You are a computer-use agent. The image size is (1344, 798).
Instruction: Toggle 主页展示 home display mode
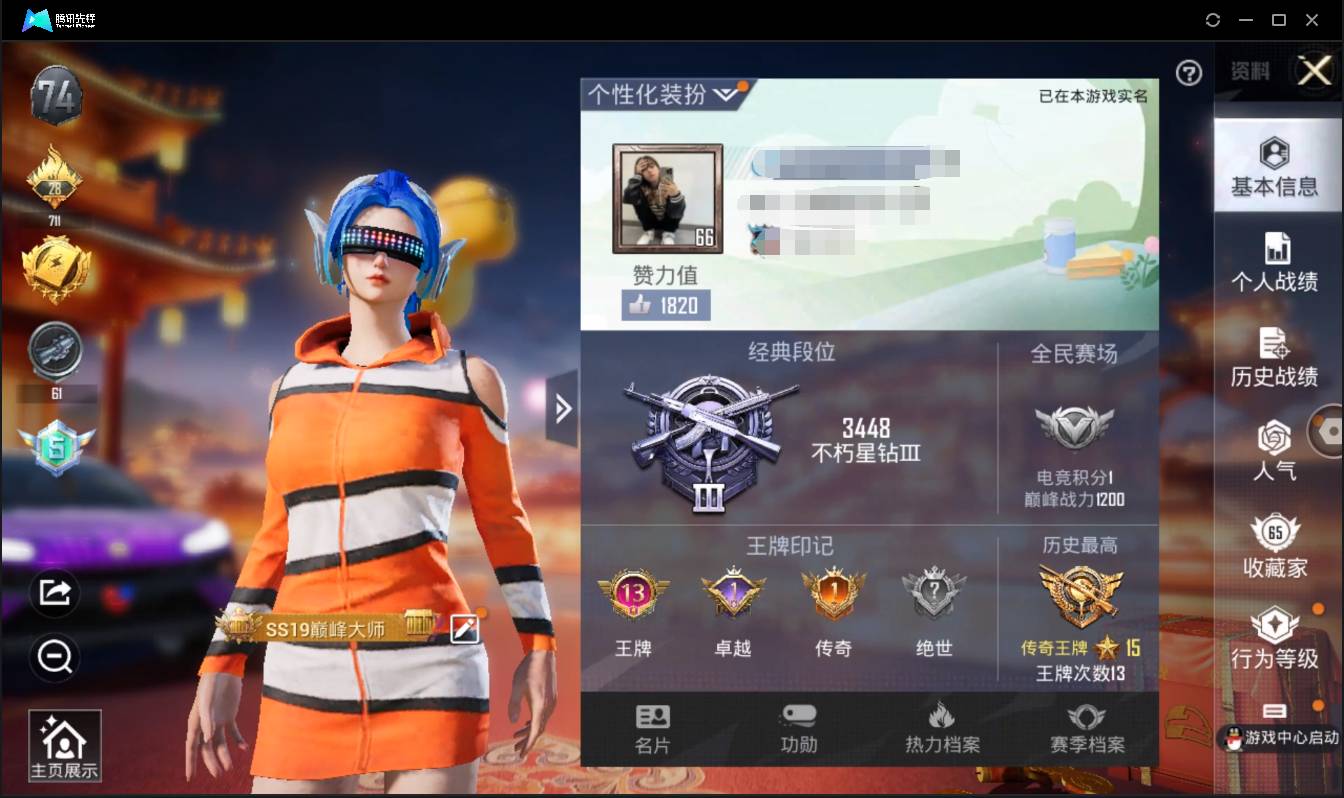coord(64,744)
